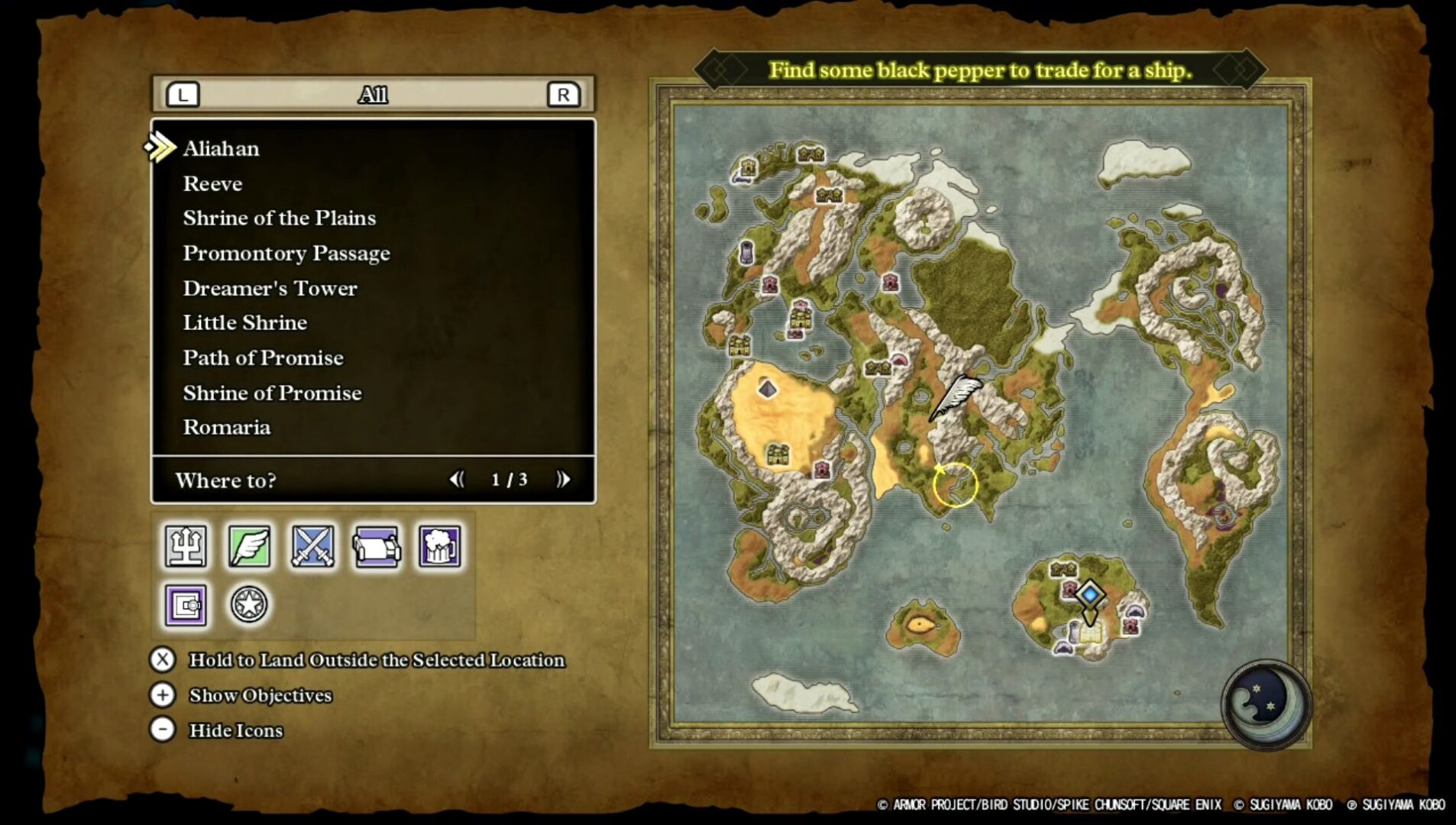Screen dimensions: 1456x825
Task: Choose Reeve from the destination list
Action: point(212,183)
